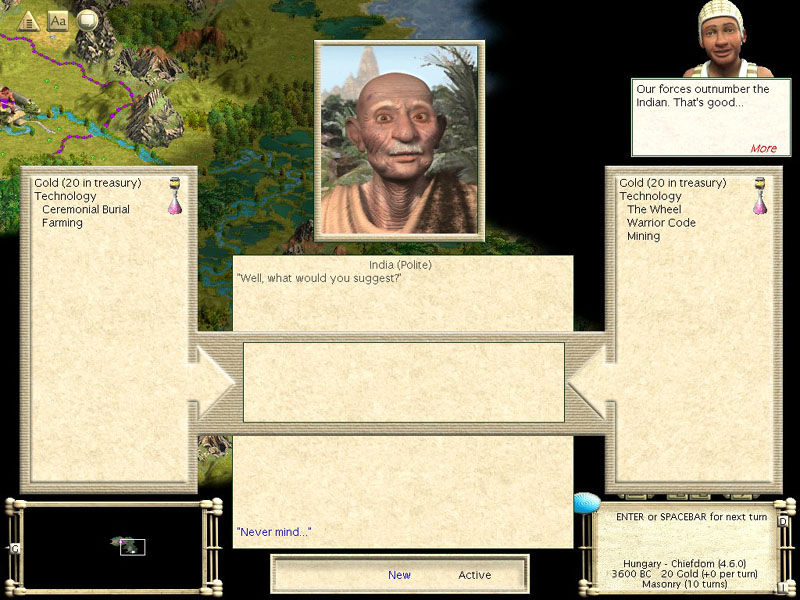Select Ceremonial Burial technology from India's list
800x600 pixels.
coord(86,210)
